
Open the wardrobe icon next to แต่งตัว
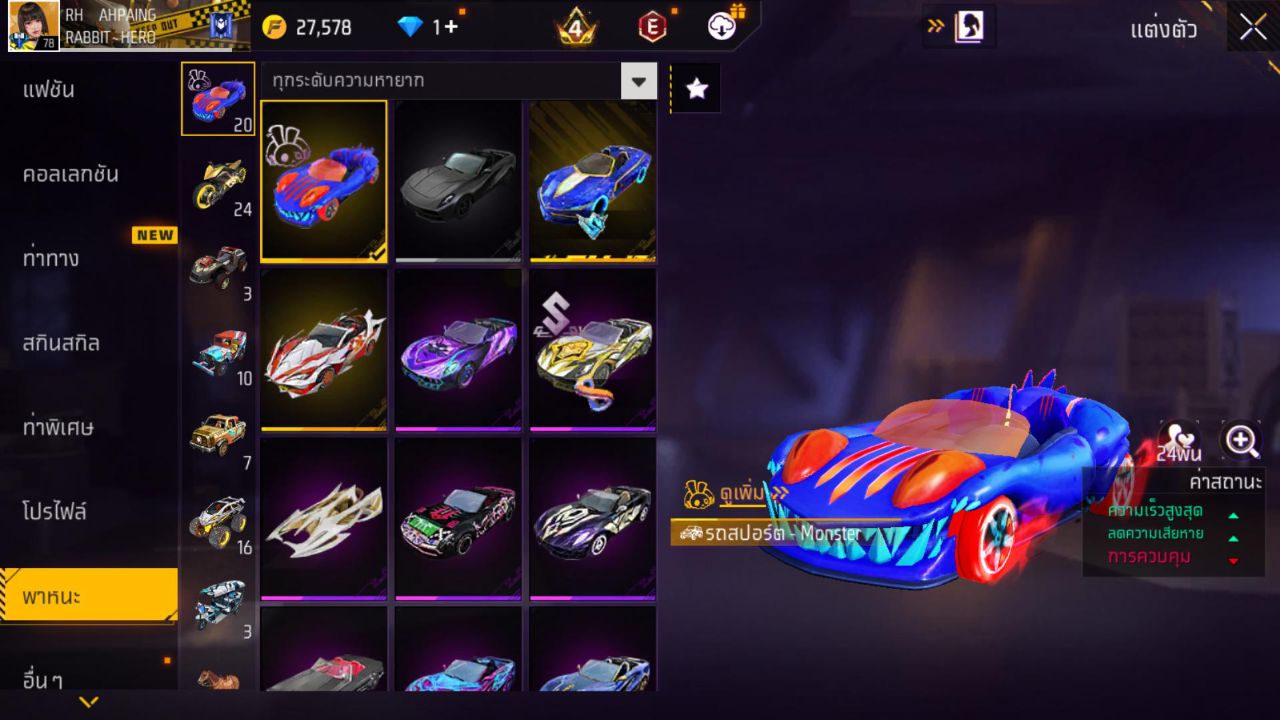968,29
